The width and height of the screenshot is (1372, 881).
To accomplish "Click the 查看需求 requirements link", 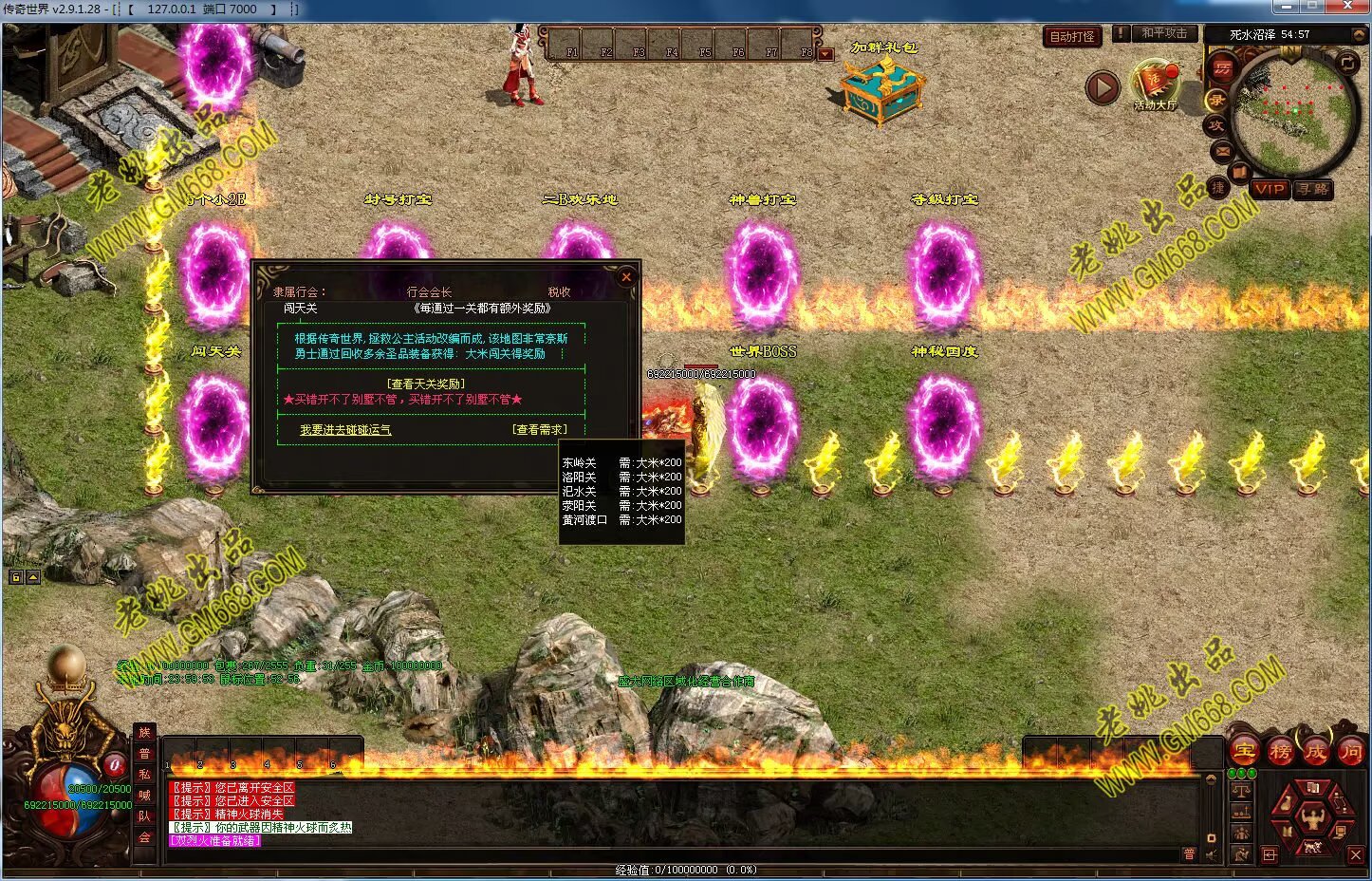I will (540, 430).
